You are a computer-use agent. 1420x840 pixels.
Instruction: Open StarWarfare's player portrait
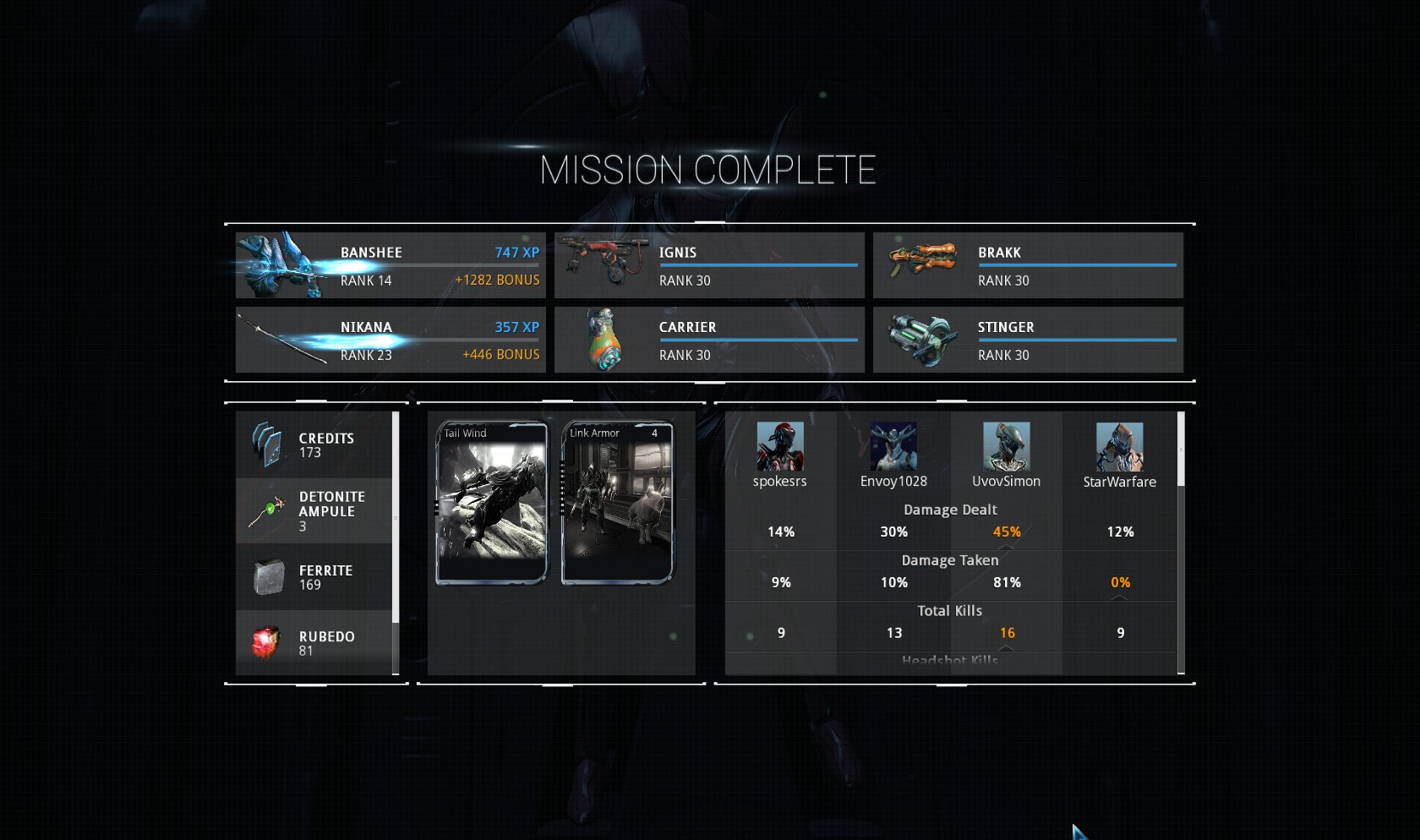coord(1119,447)
